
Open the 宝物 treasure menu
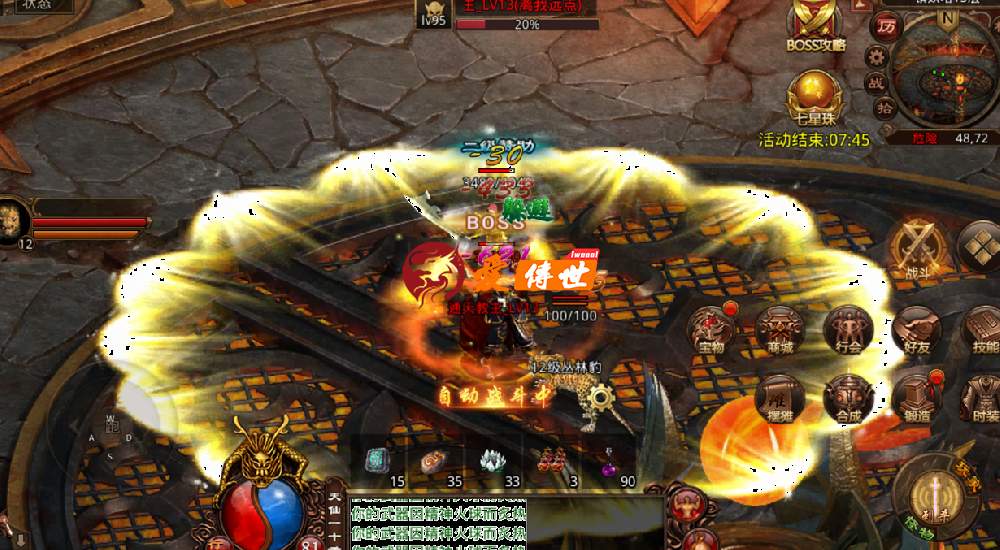[712, 331]
